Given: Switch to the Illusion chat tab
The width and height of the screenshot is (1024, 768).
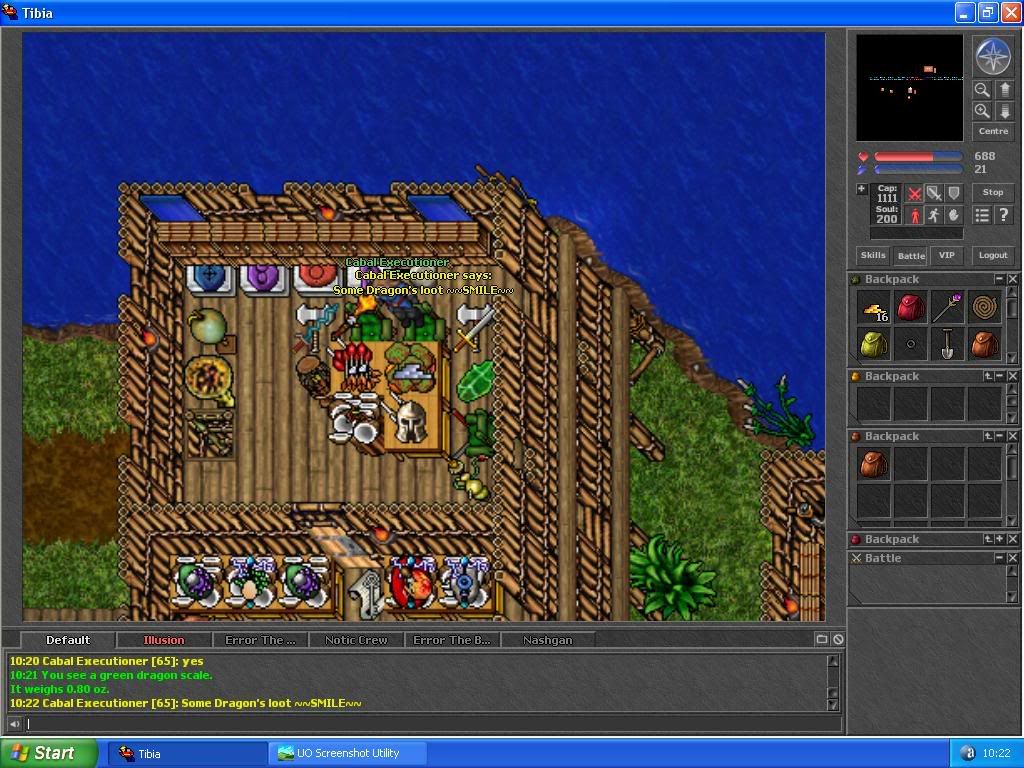Looking at the screenshot, I should [x=163, y=640].
